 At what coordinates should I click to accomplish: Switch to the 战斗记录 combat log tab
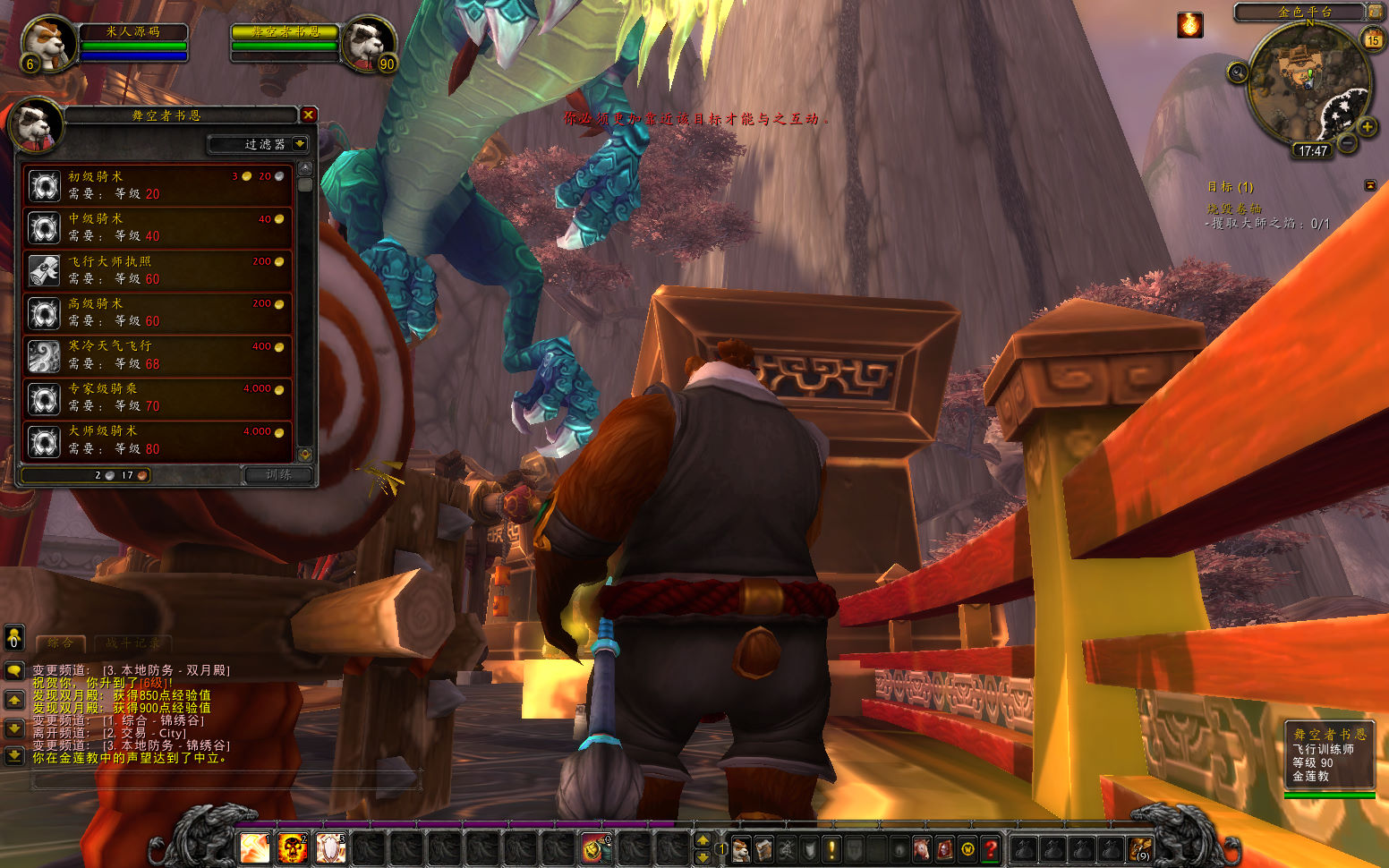coord(132,642)
